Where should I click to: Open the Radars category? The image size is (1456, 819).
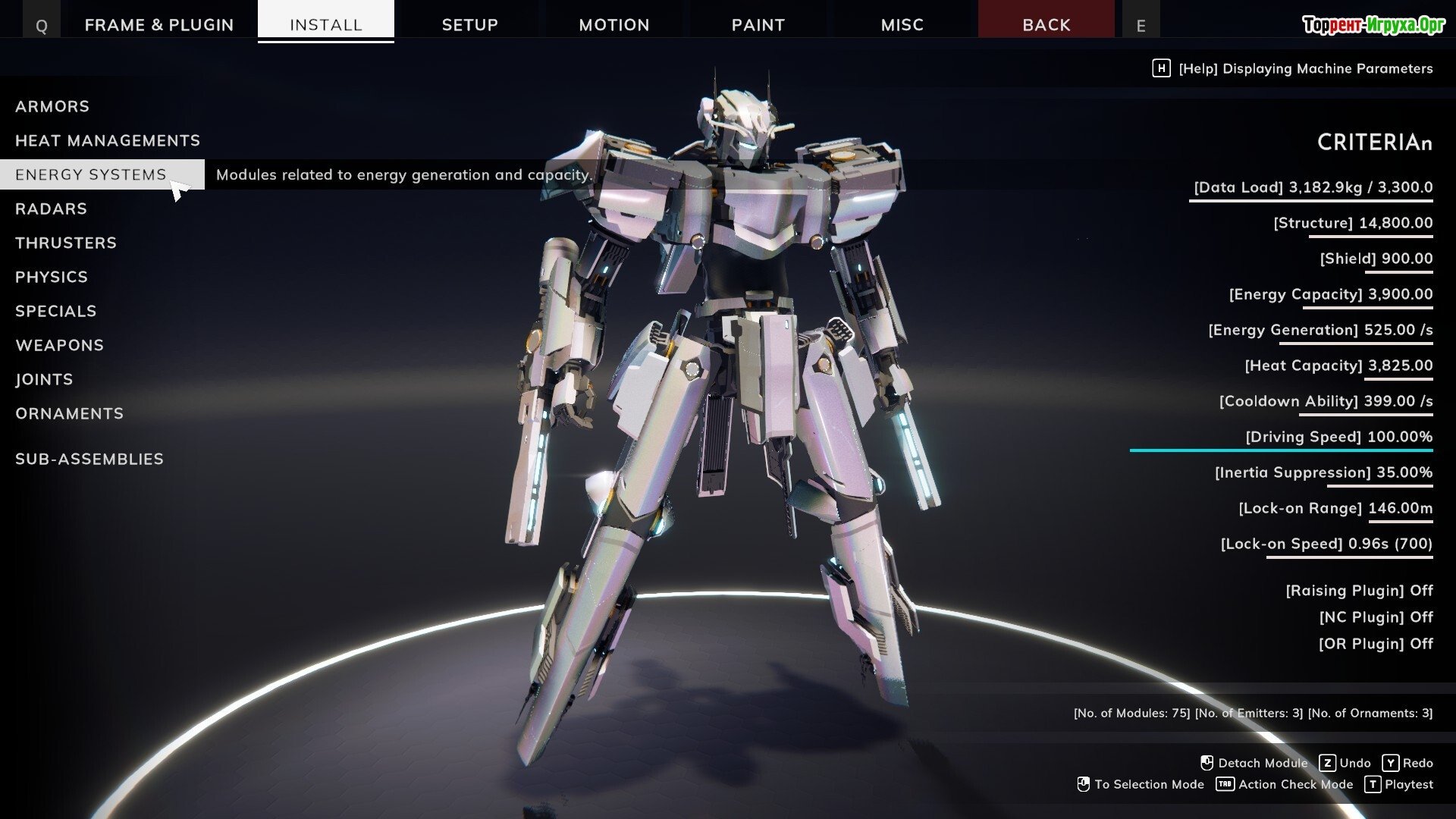point(51,209)
